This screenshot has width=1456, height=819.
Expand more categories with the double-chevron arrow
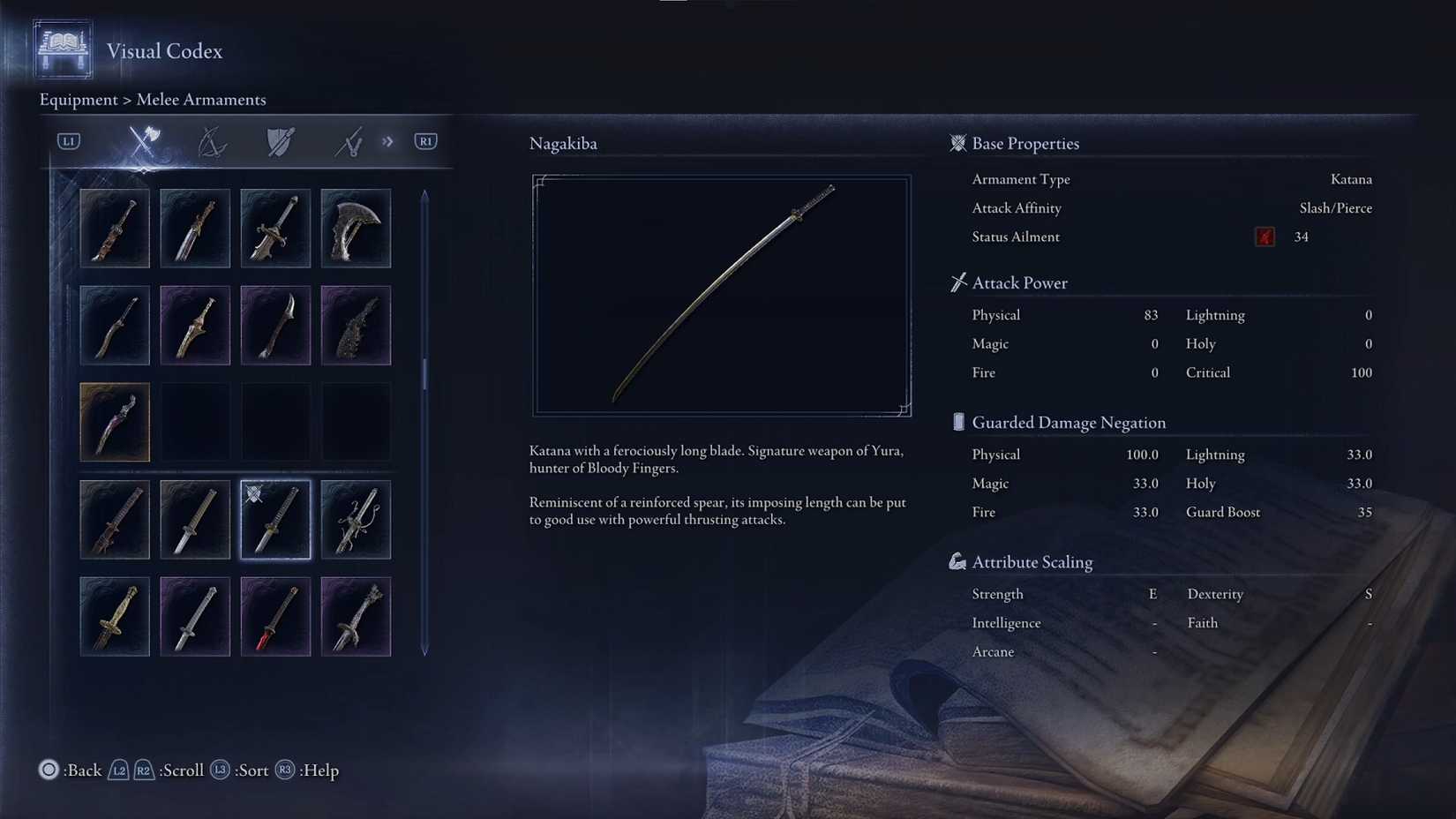pyautogui.click(x=387, y=141)
